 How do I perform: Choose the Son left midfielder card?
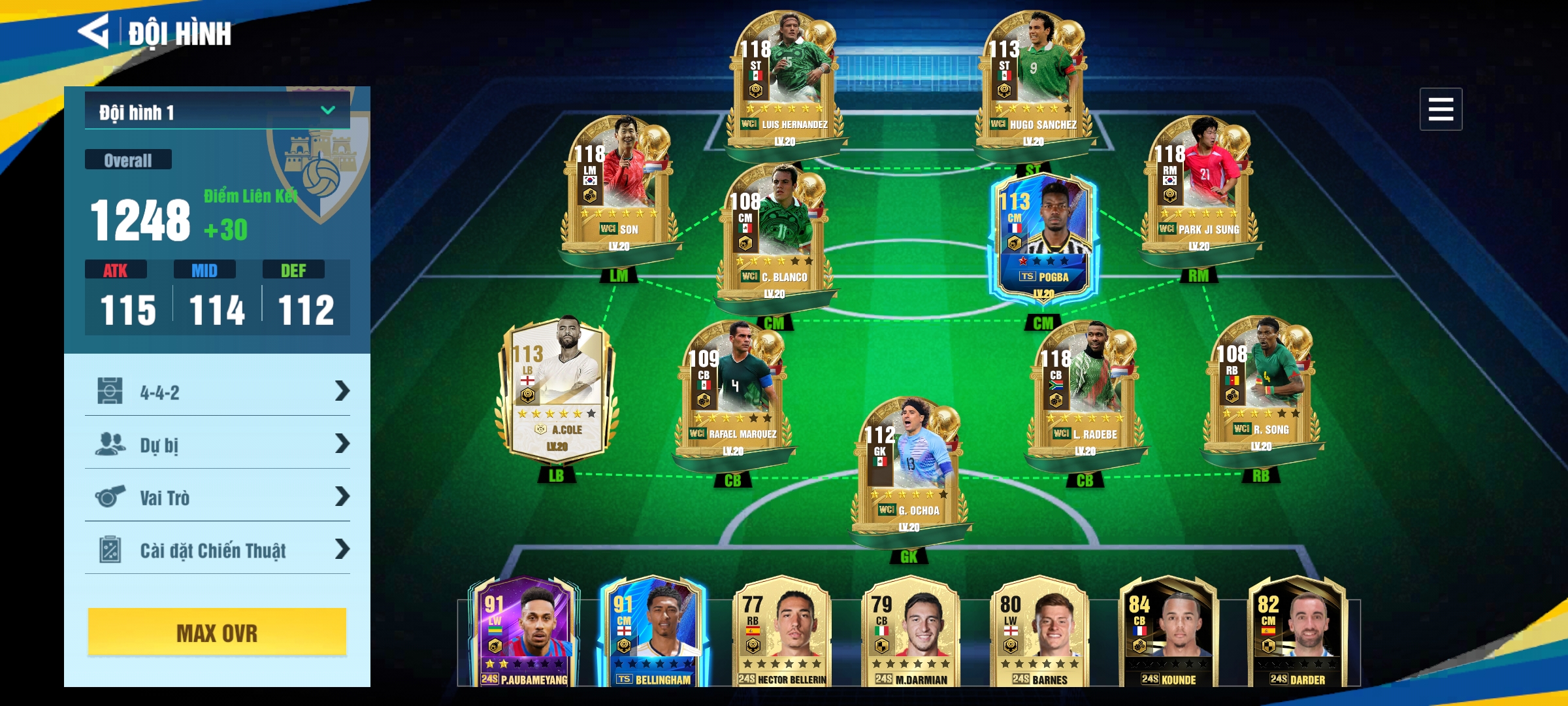coord(619,186)
